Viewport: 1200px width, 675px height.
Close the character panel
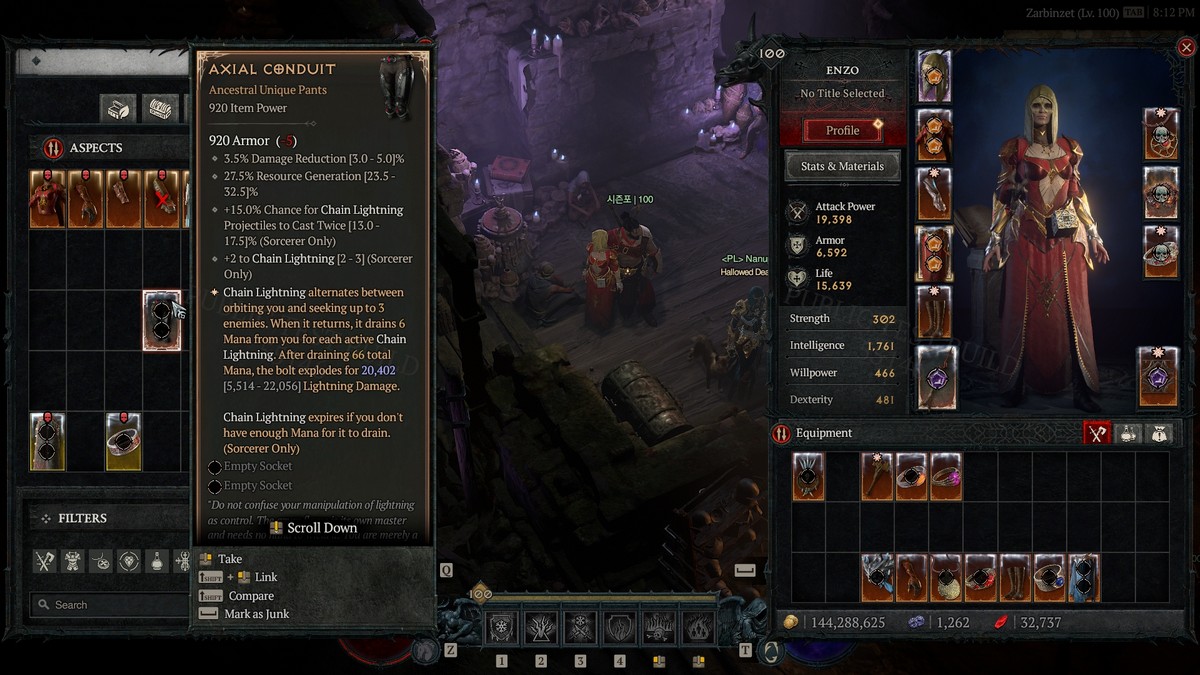[x=1186, y=47]
